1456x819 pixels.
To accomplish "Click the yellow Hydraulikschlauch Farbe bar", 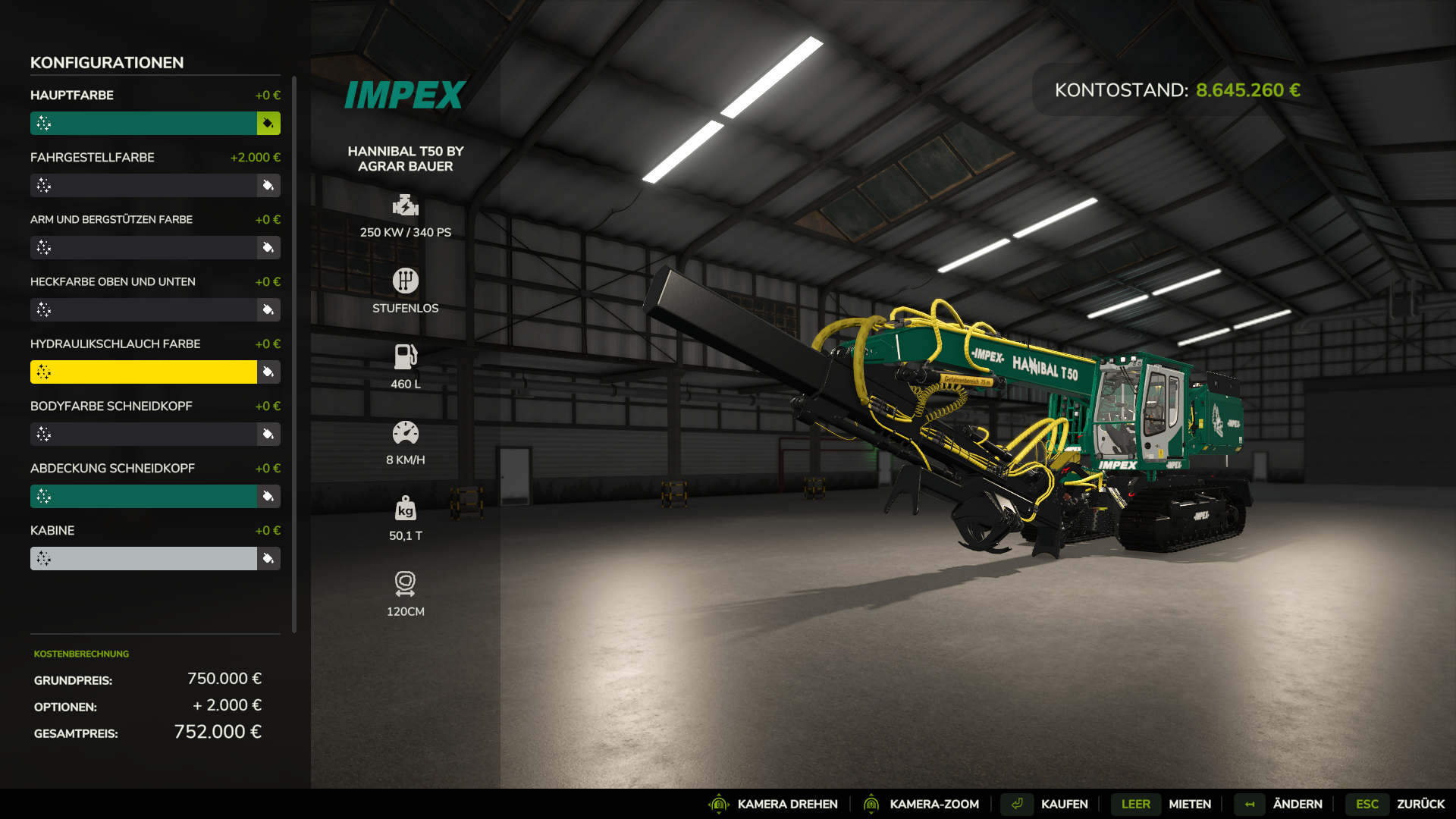I will (x=144, y=372).
